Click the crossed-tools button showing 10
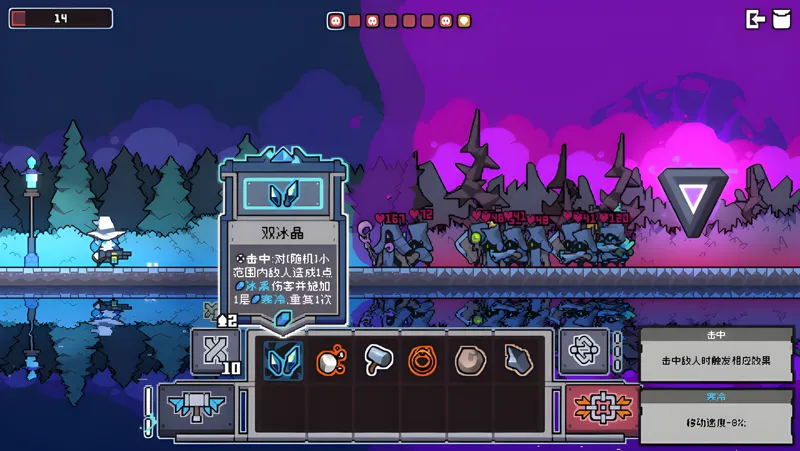The width and height of the screenshot is (800, 451). pos(215,352)
